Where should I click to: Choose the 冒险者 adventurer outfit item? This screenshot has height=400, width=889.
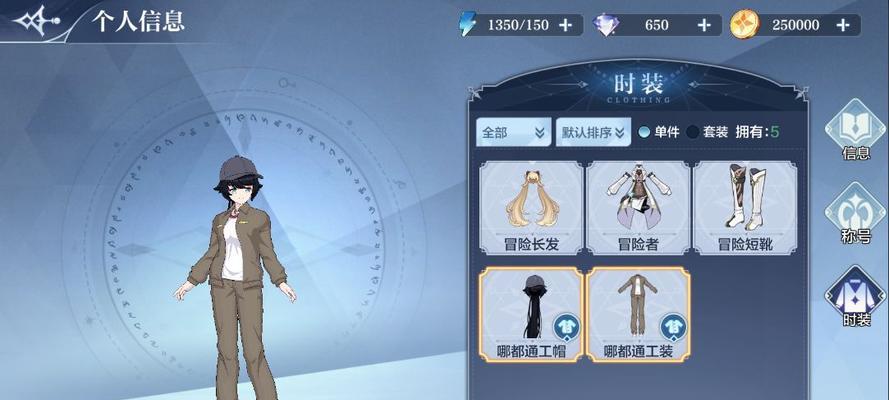[637, 205]
